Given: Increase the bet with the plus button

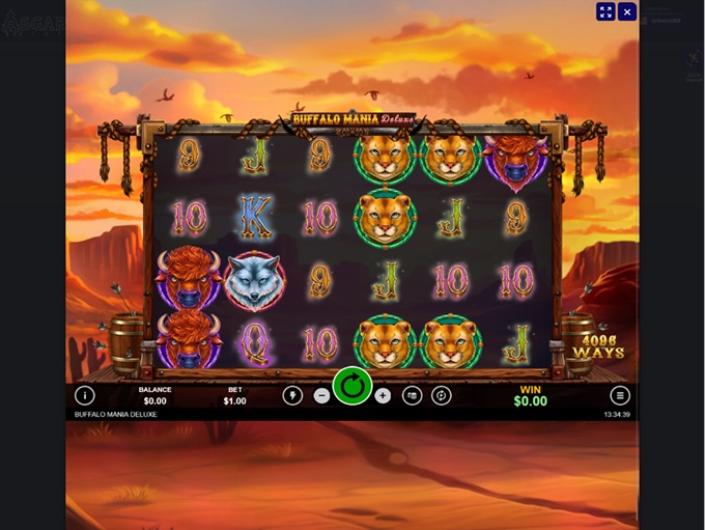Looking at the screenshot, I should point(383,395).
